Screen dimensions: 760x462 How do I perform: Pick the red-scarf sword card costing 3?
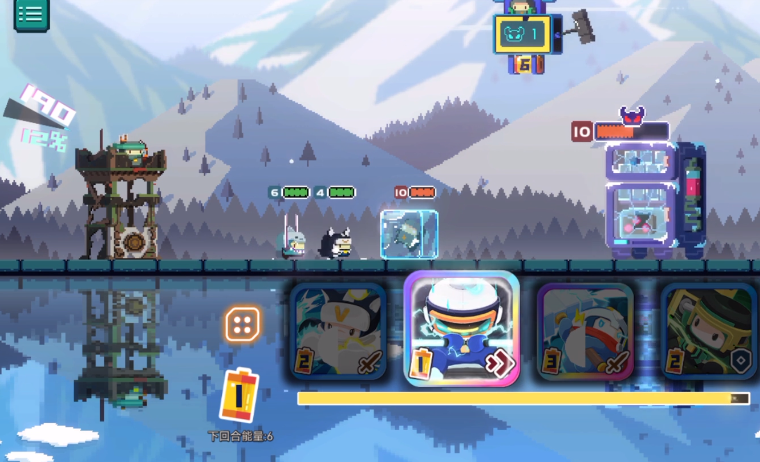click(x=585, y=332)
